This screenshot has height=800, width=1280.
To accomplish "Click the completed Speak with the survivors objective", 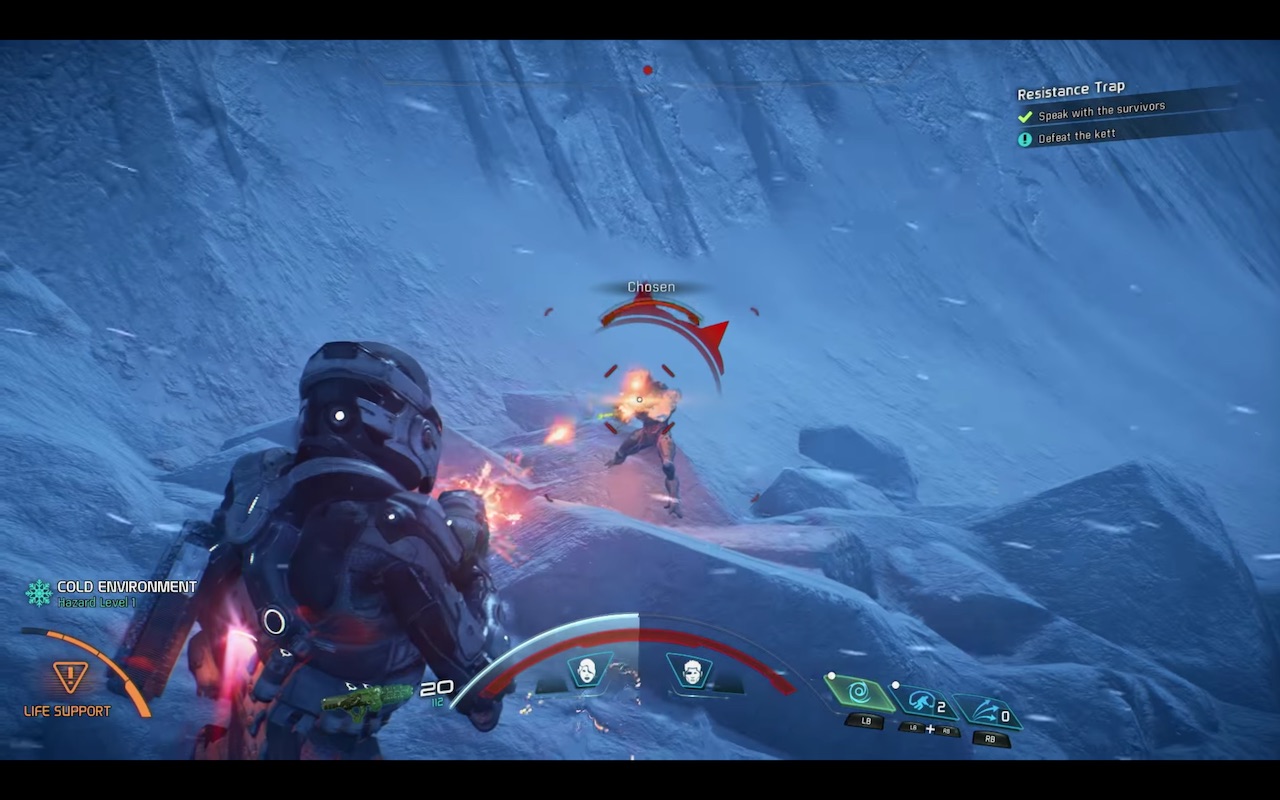I will pos(1100,112).
